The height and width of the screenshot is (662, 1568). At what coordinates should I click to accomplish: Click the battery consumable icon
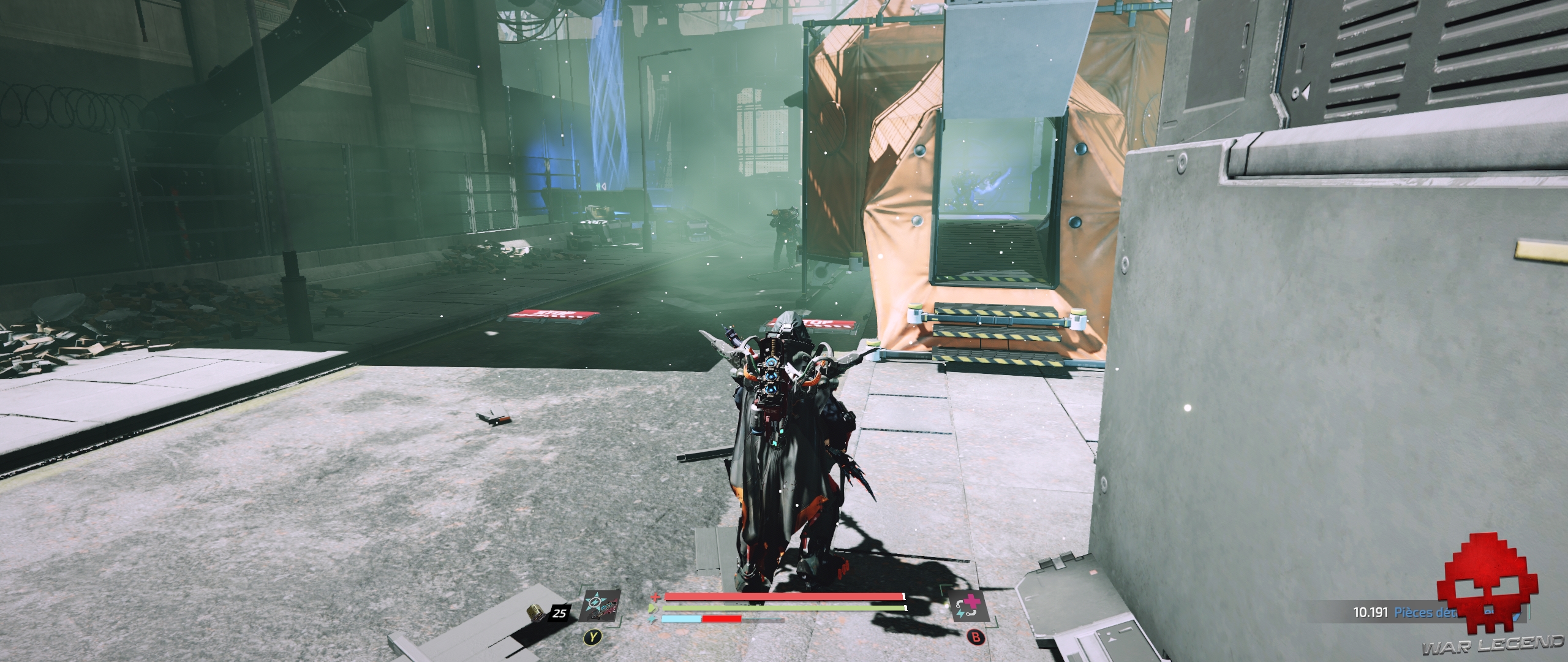tap(536, 612)
